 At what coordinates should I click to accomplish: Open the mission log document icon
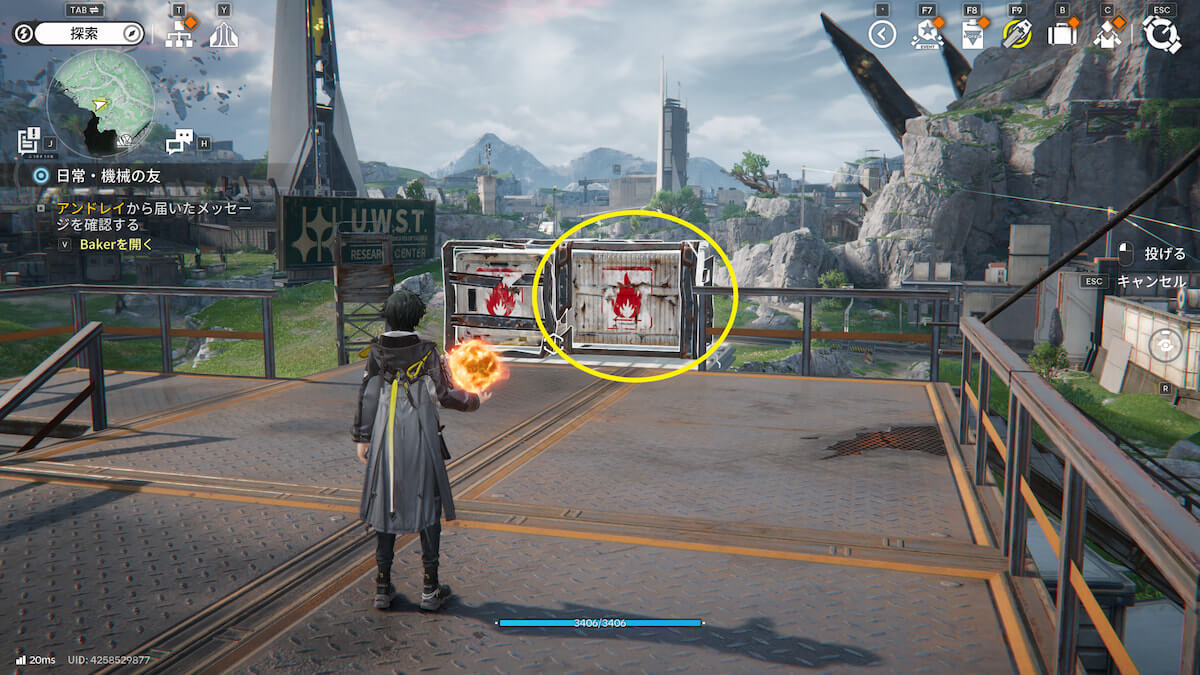[x=30, y=141]
